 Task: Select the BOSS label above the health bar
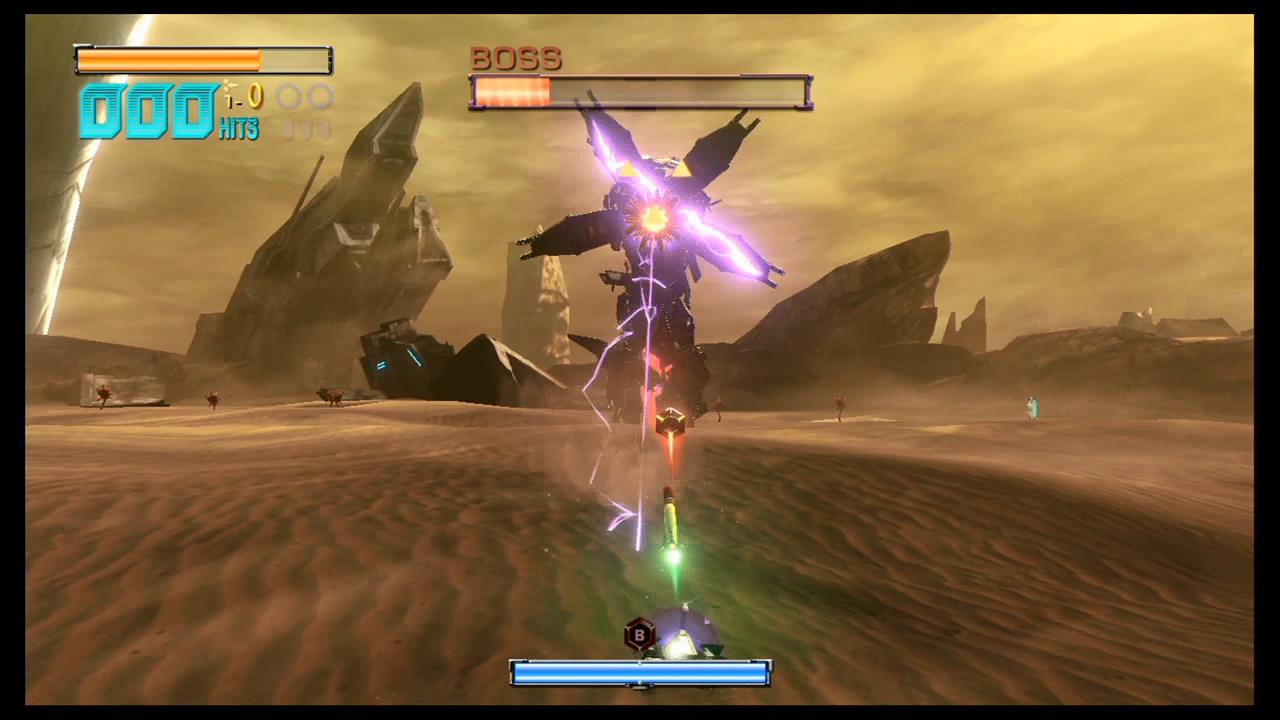(x=515, y=58)
